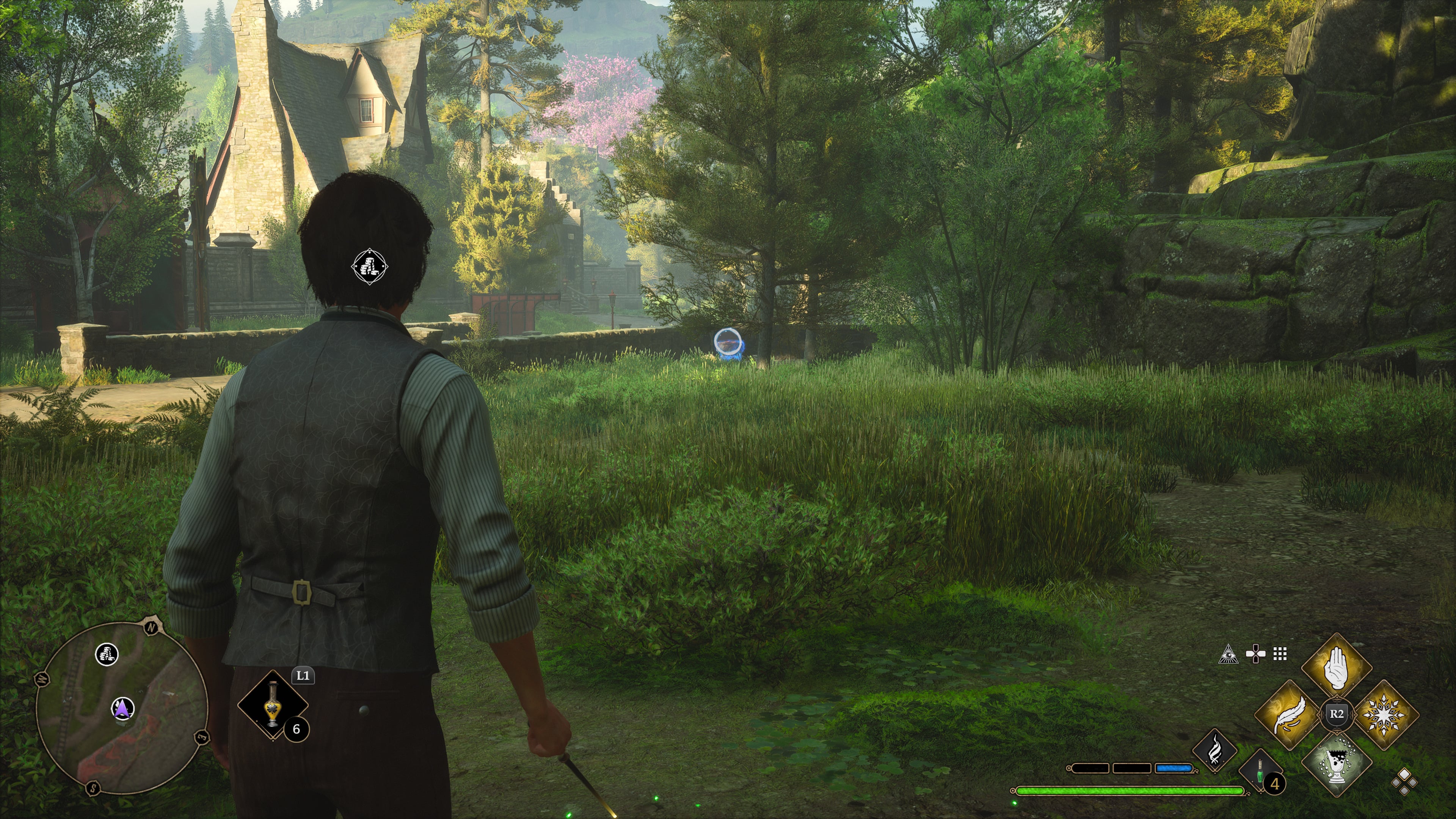Activate the eye-in-triangle Revelio icon
Image resolution: width=1456 pixels, height=819 pixels.
pyautogui.click(x=1228, y=654)
